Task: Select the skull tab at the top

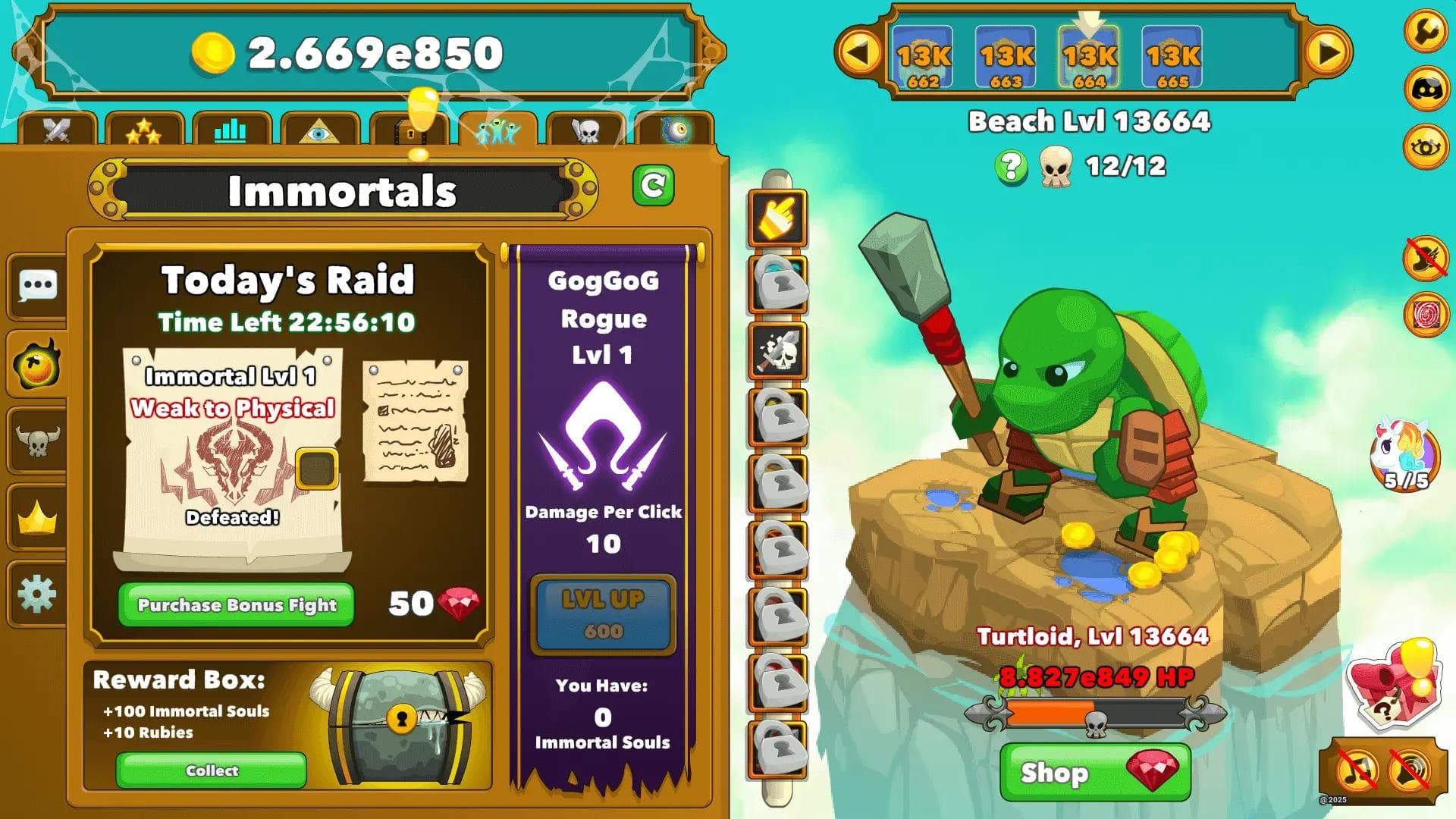Action: coord(589,130)
